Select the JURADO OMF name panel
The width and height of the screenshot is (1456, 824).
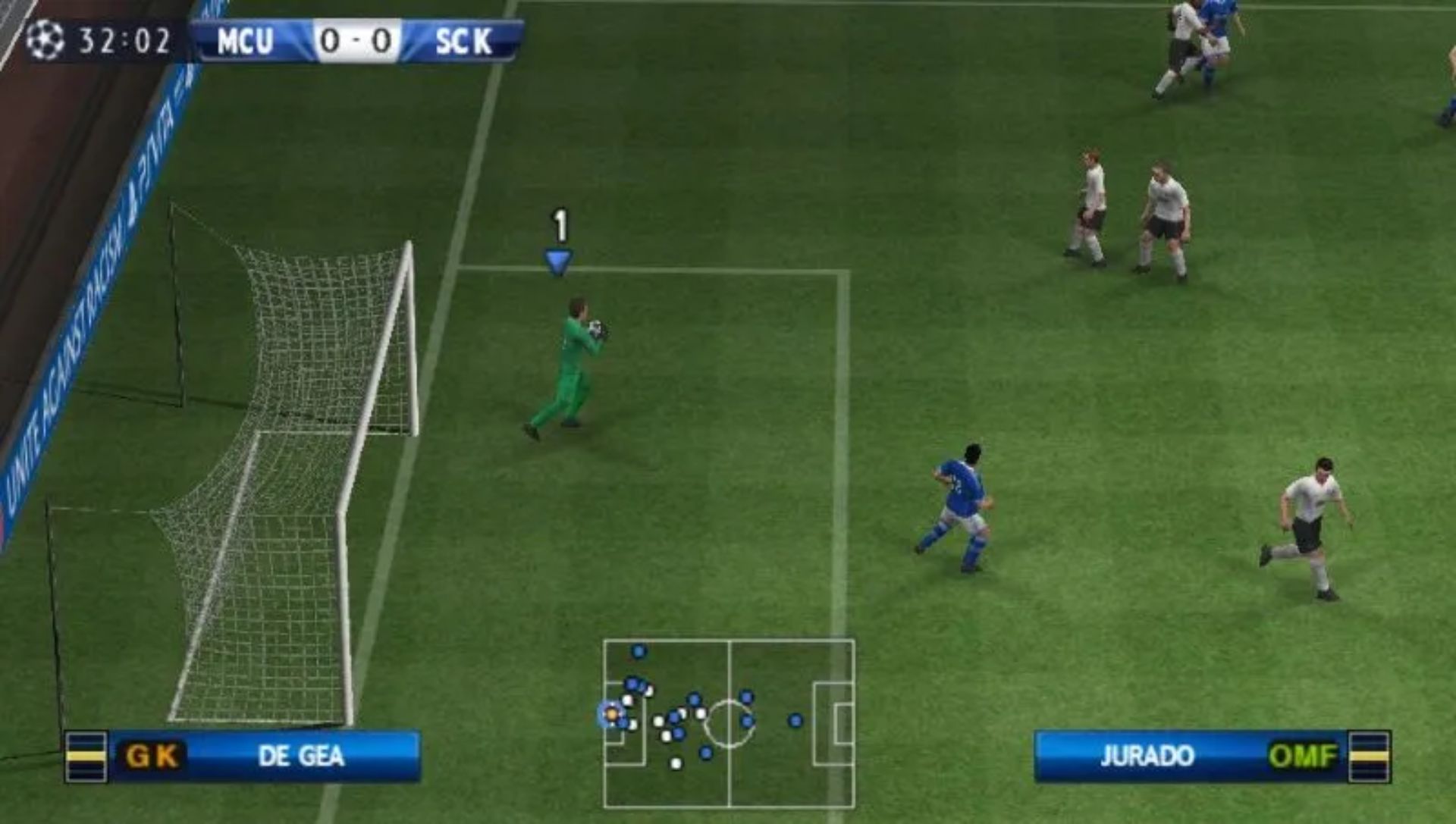click(1190, 756)
